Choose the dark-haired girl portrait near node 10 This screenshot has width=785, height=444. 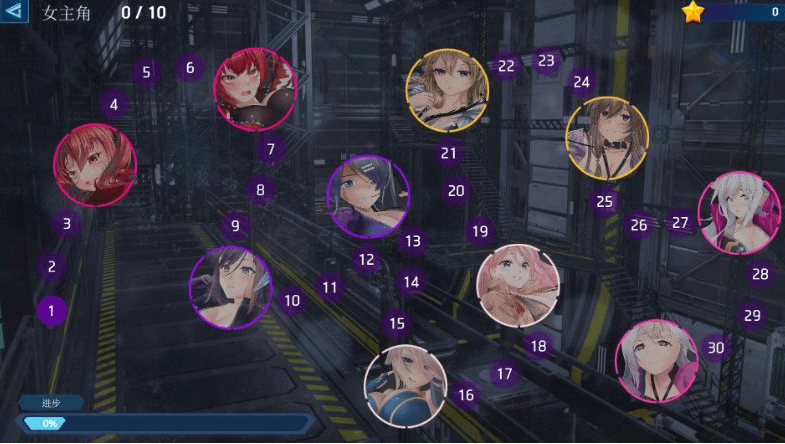tap(231, 288)
